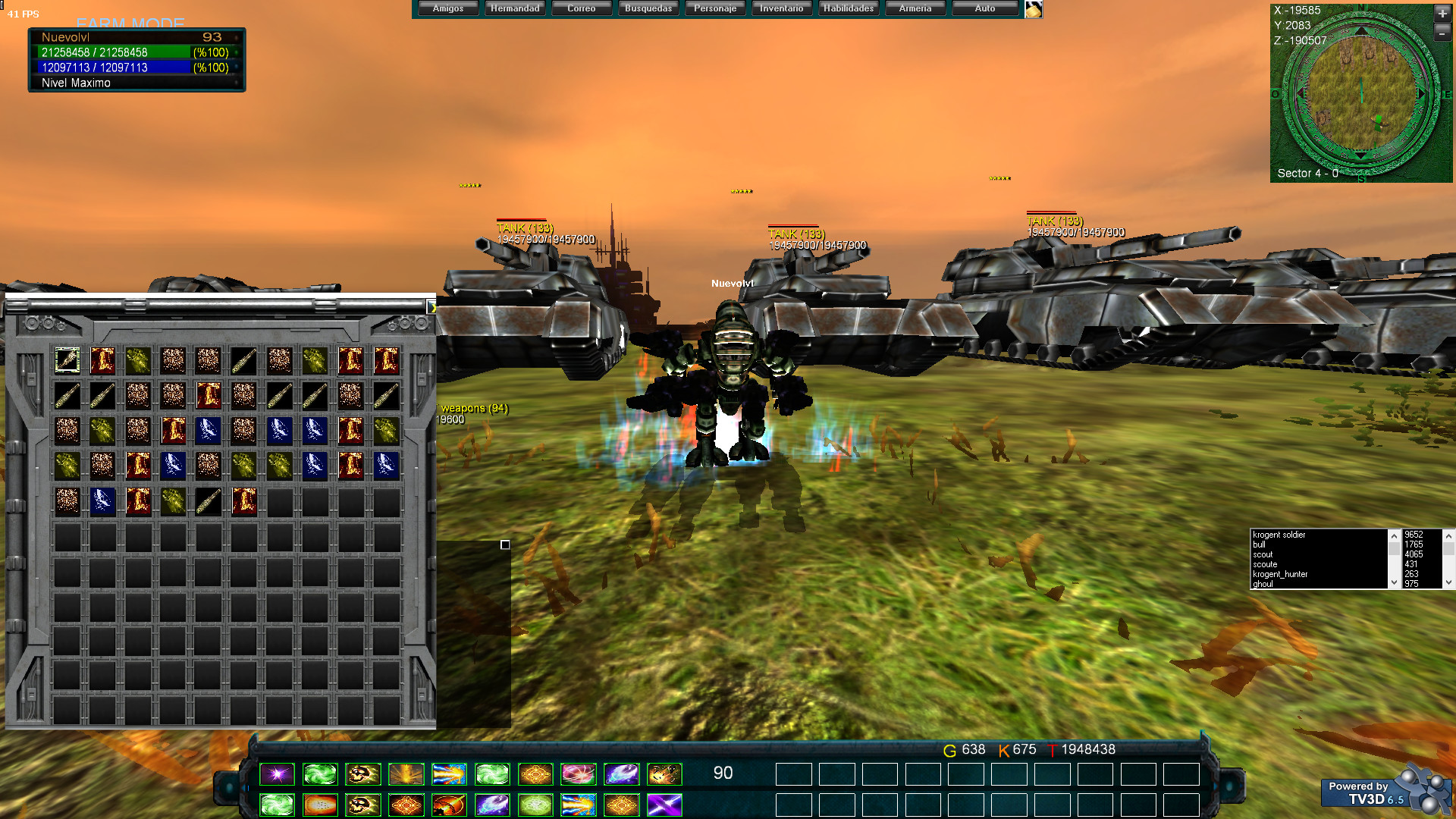Open the Personaje menu
Image resolution: width=1456 pixels, height=819 pixels.
[714, 8]
